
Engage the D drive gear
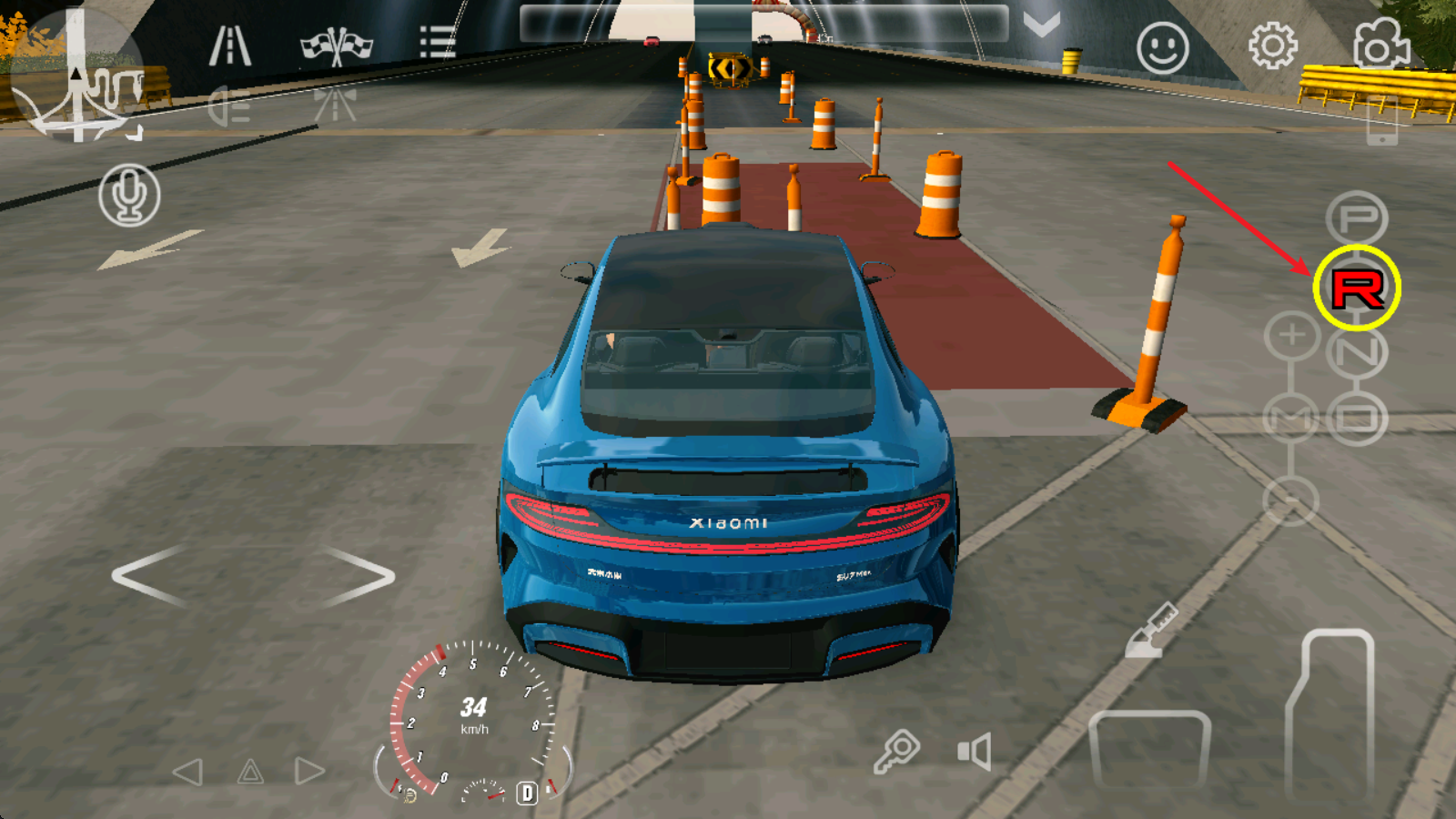[x=1357, y=418]
